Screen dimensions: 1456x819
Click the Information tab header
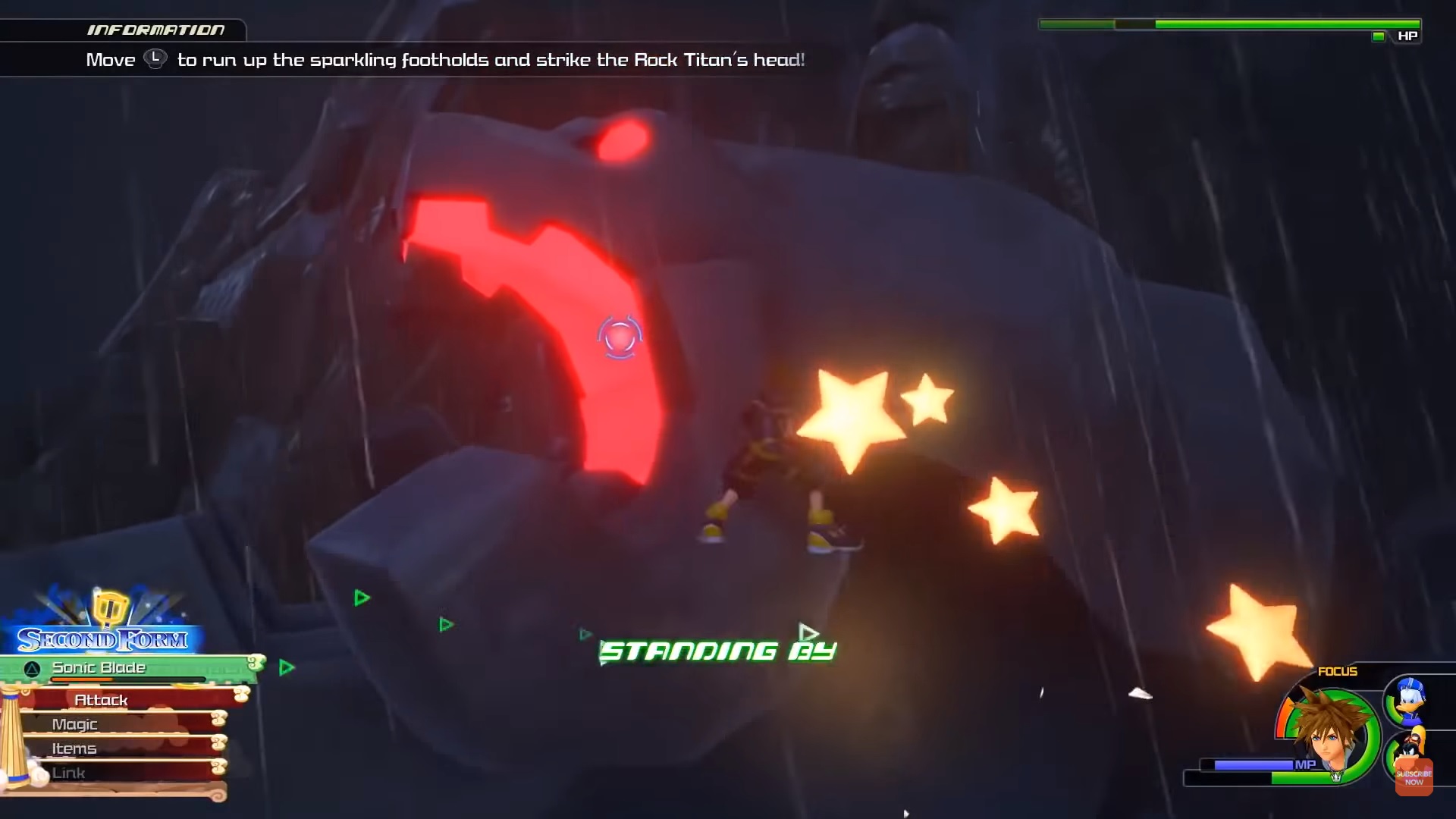coord(157,30)
